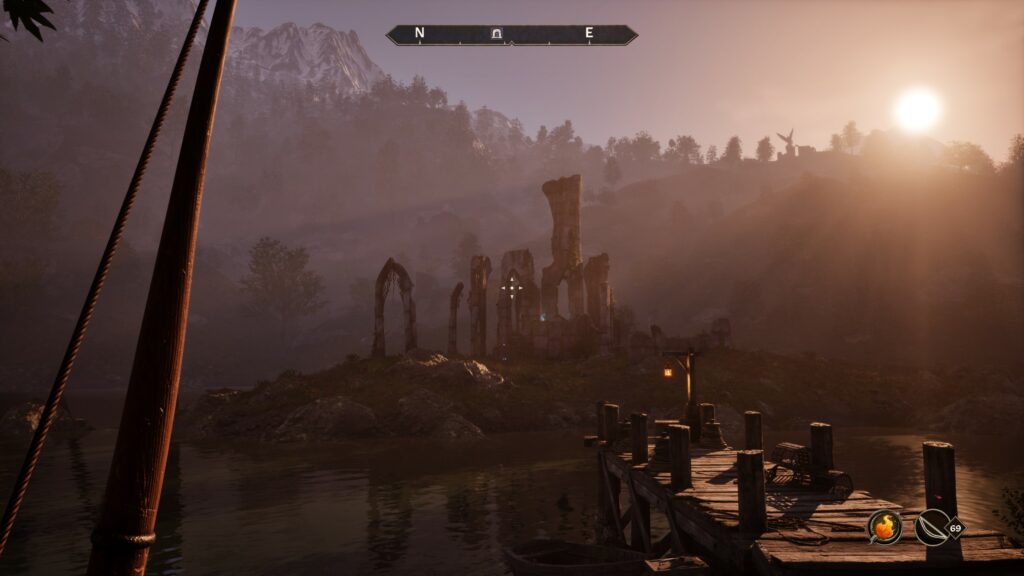1024x576 pixels.
Task: Click the ruin arch marker on the compass
Action: tap(497, 34)
